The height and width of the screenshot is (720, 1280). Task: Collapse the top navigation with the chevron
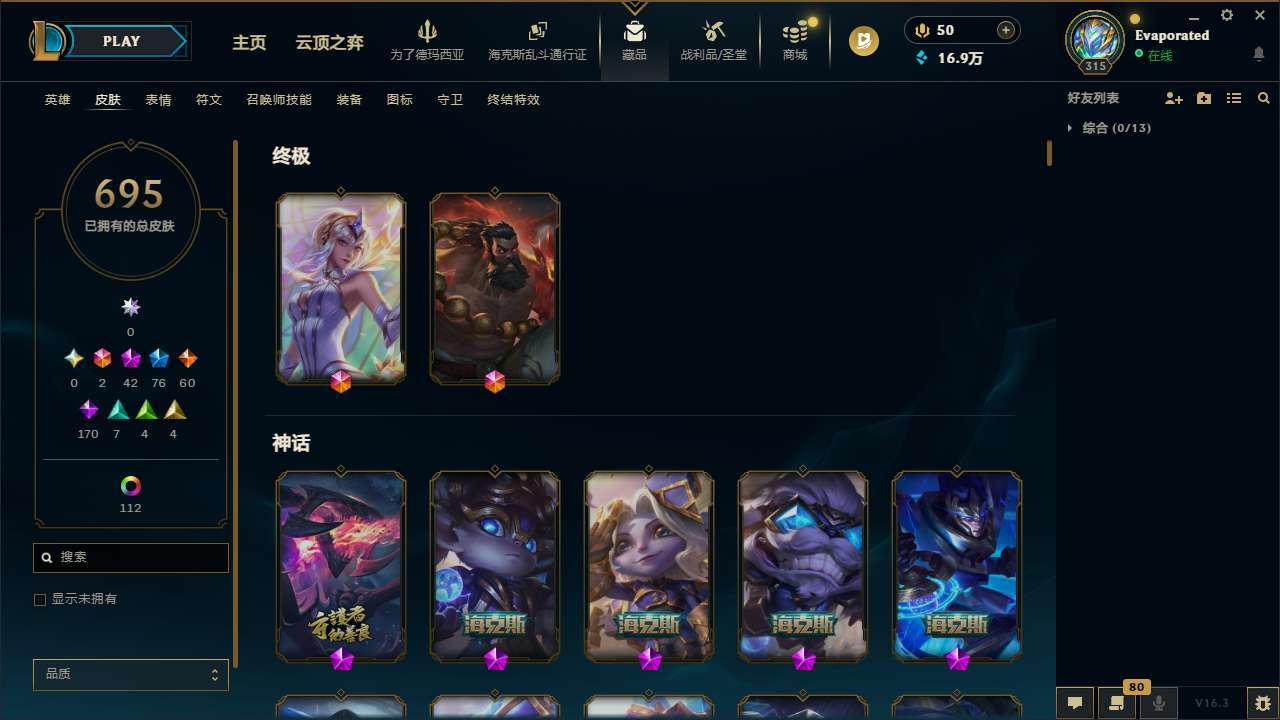[x=634, y=5]
